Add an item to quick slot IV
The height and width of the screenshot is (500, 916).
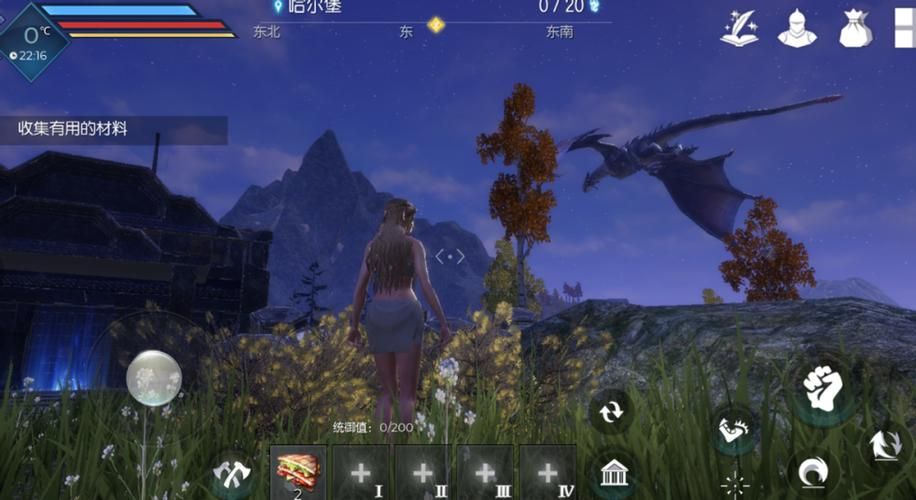point(546,472)
